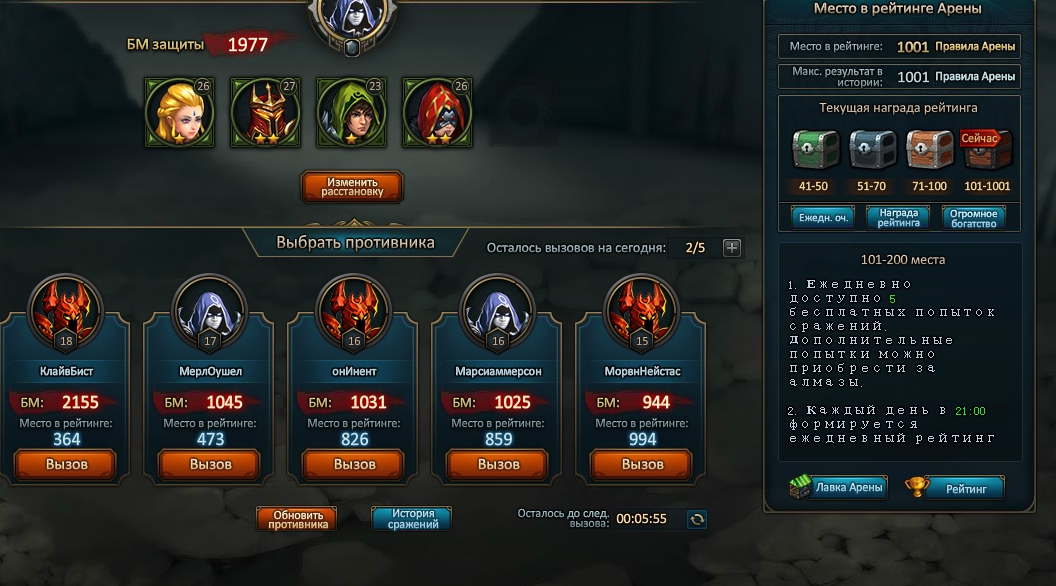The width and height of the screenshot is (1056, 586).
Task: Add more challenge attempts with plus button
Action: 732,248
